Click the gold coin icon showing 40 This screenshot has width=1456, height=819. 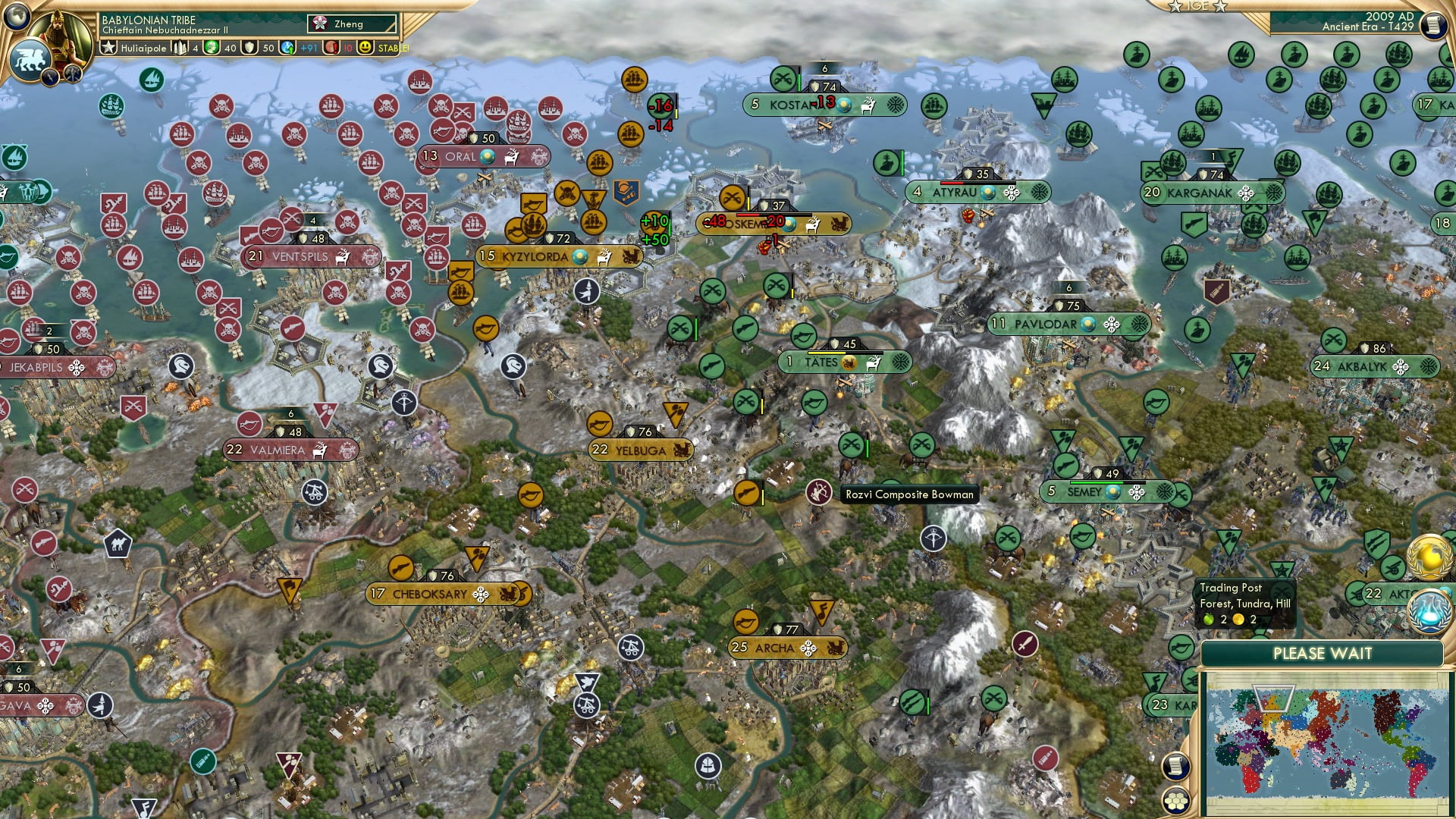[x=210, y=48]
